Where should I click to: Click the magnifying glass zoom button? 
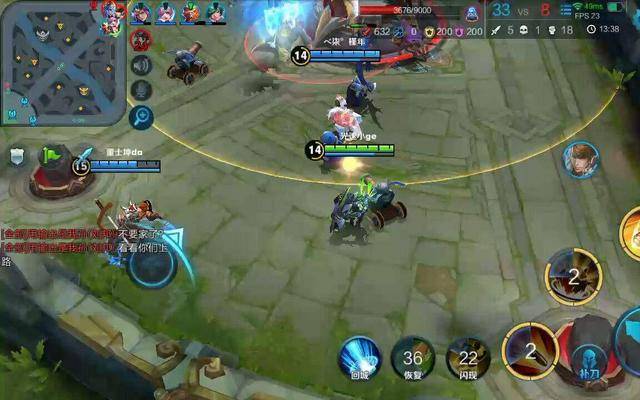point(141,117)
